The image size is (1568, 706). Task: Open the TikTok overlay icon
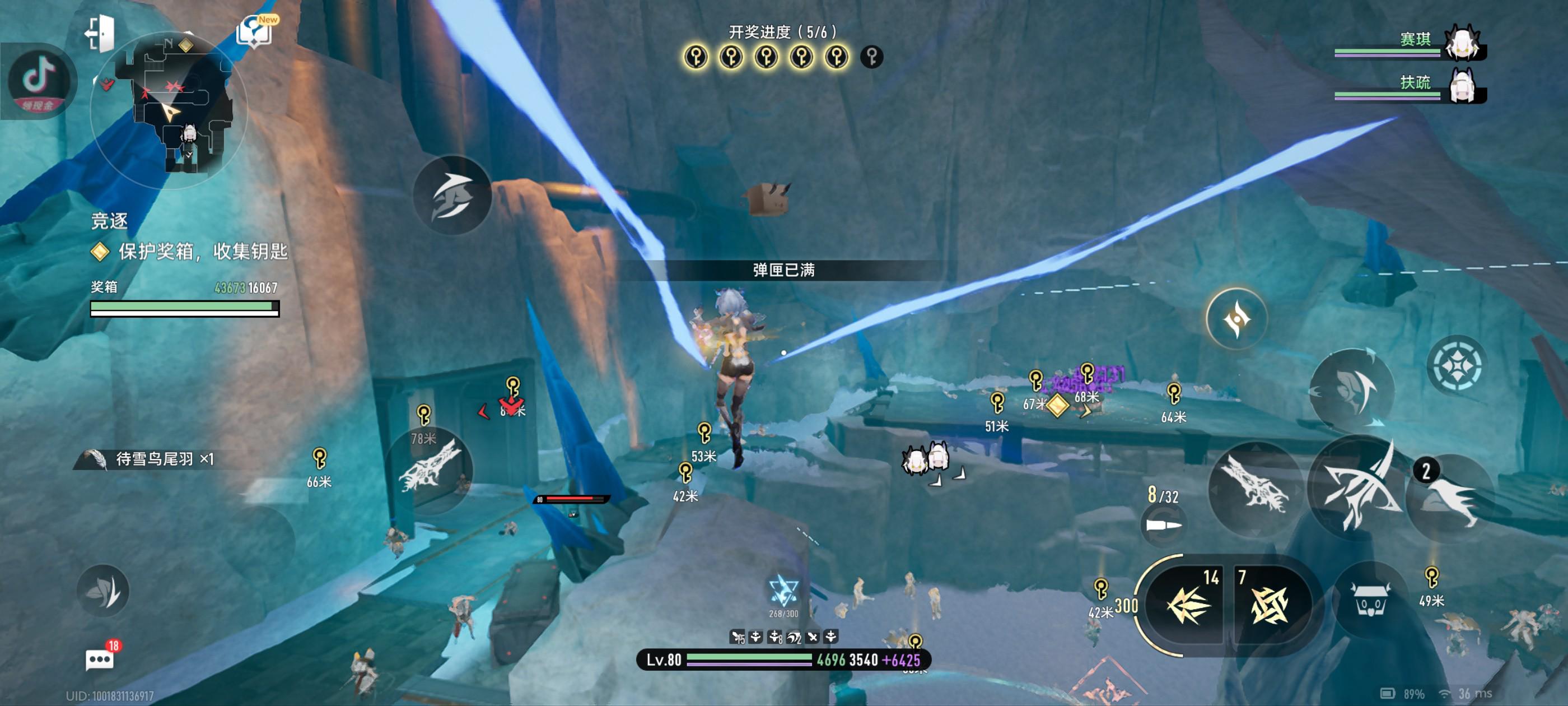(x=39, y=81)
